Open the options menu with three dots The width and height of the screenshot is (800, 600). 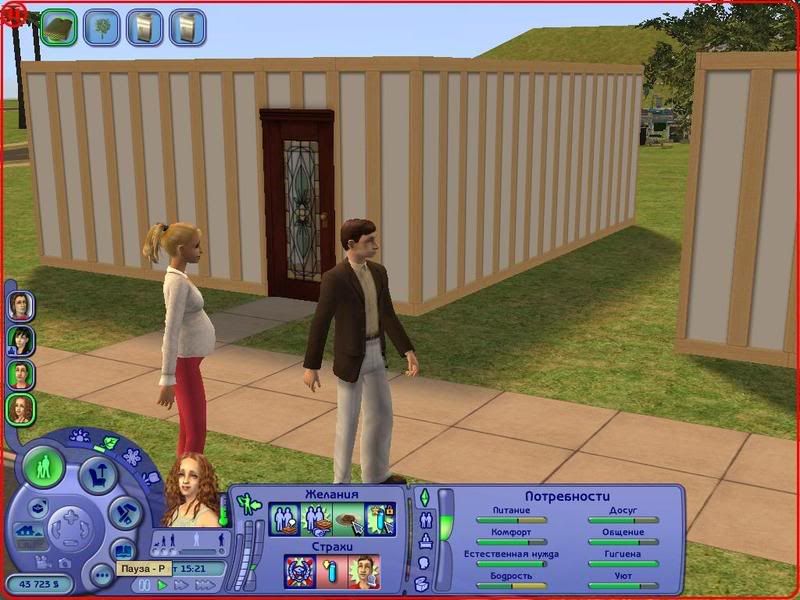[x=101, y=574]
